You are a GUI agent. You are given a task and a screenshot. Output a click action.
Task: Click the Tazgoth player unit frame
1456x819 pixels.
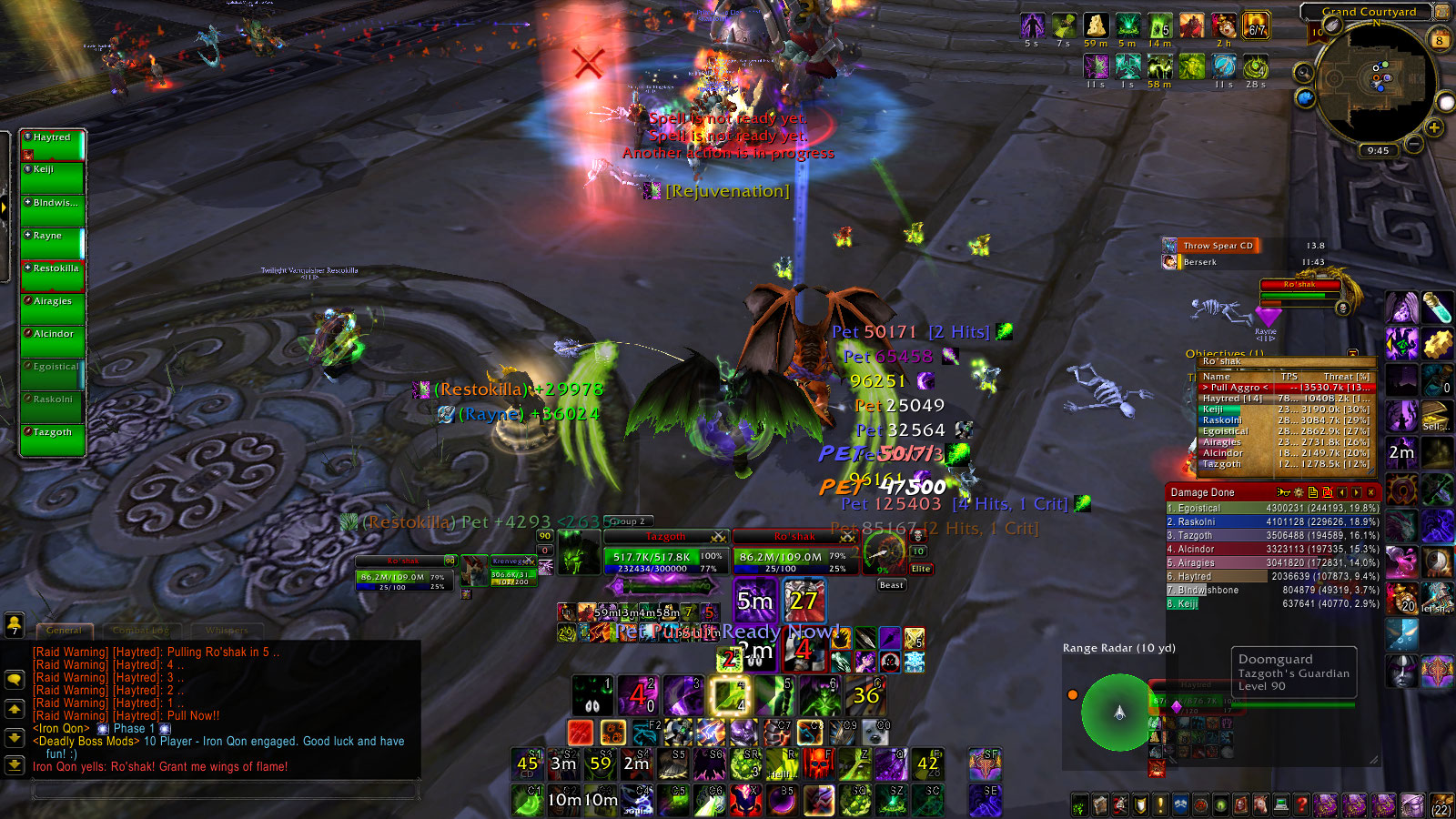(x=664, y=555)
